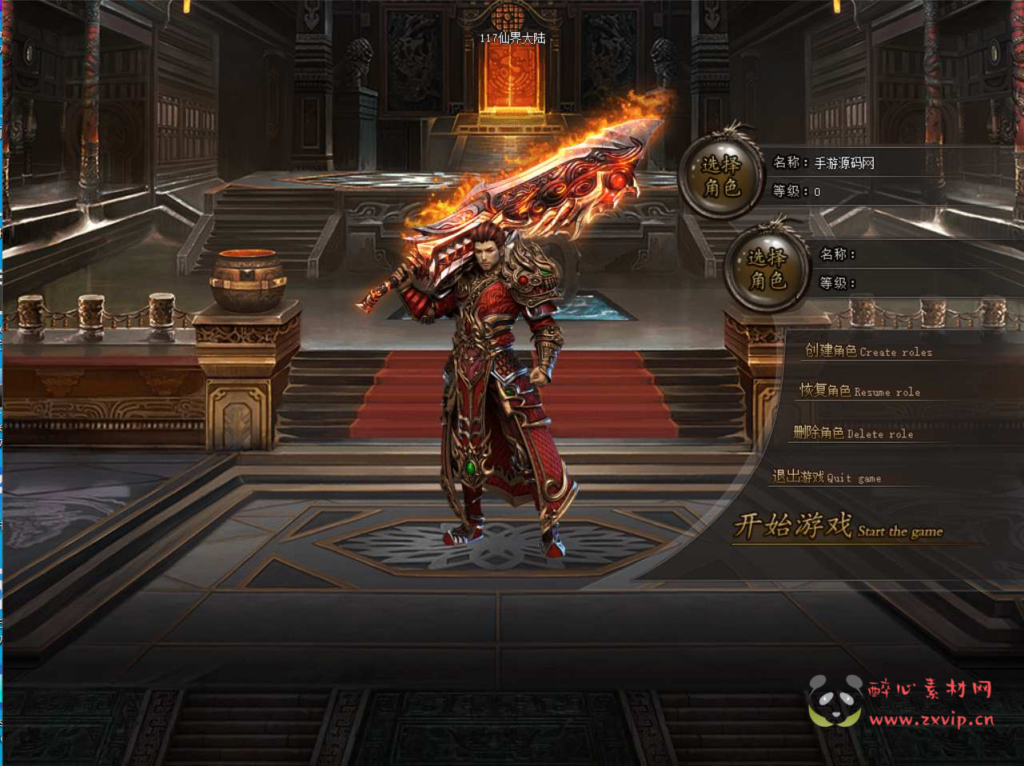
Task: Open Create roles option
Action: (x=867, y=351)
